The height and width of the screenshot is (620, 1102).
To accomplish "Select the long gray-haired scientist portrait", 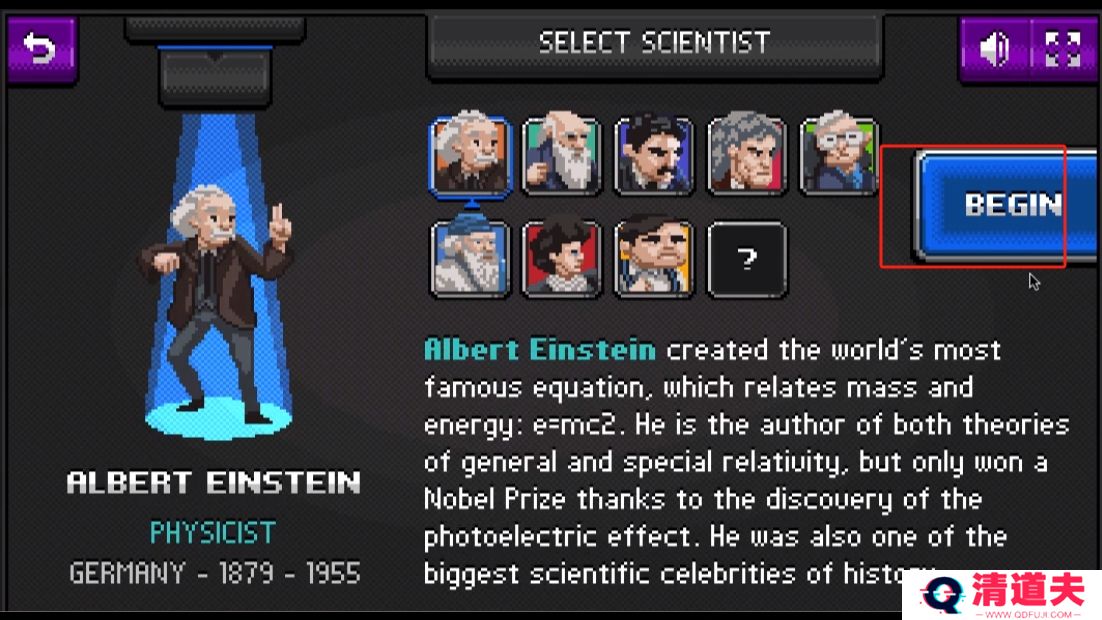I will click(746, 156).
